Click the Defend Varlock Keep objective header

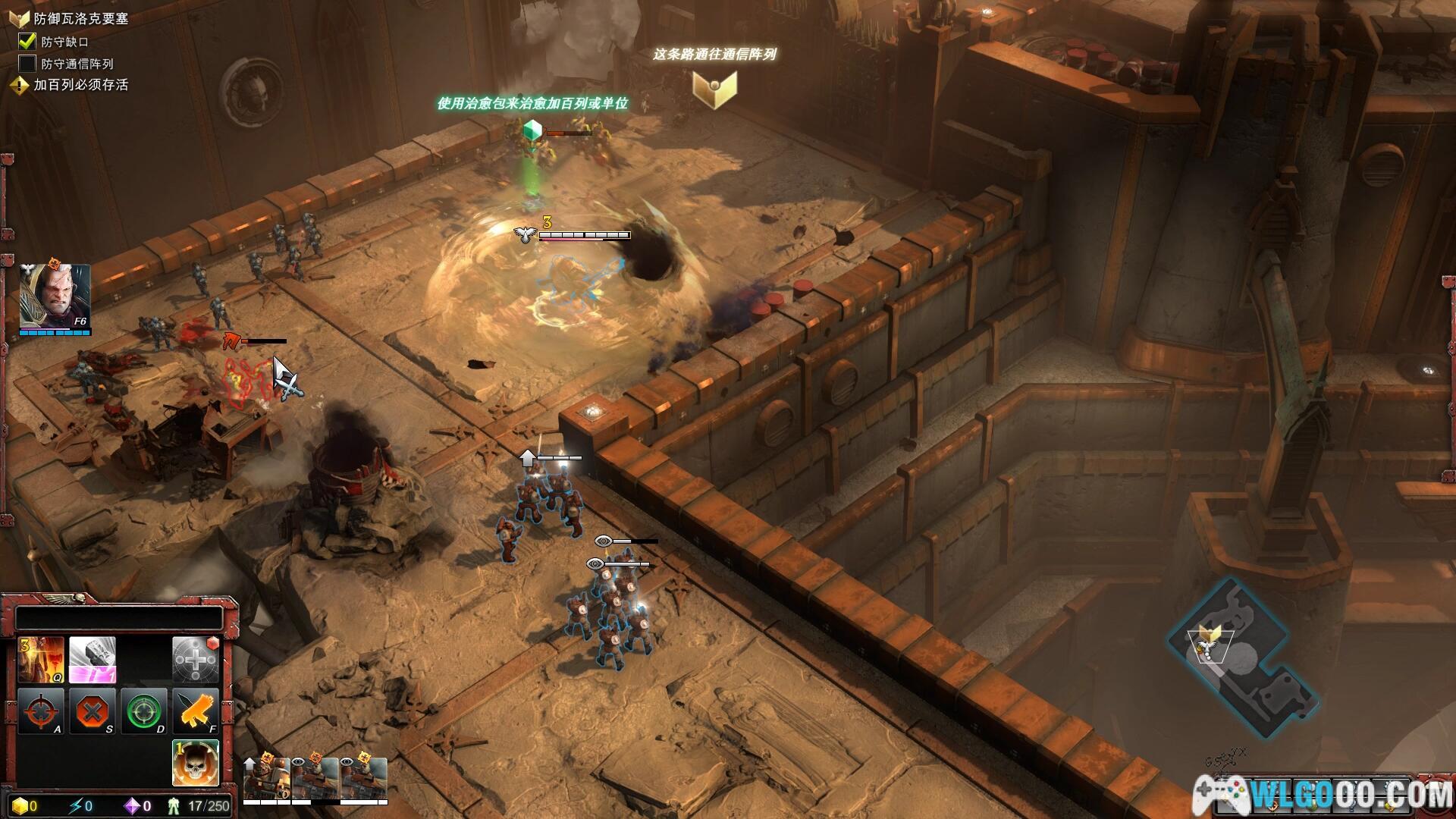point(80,19)
